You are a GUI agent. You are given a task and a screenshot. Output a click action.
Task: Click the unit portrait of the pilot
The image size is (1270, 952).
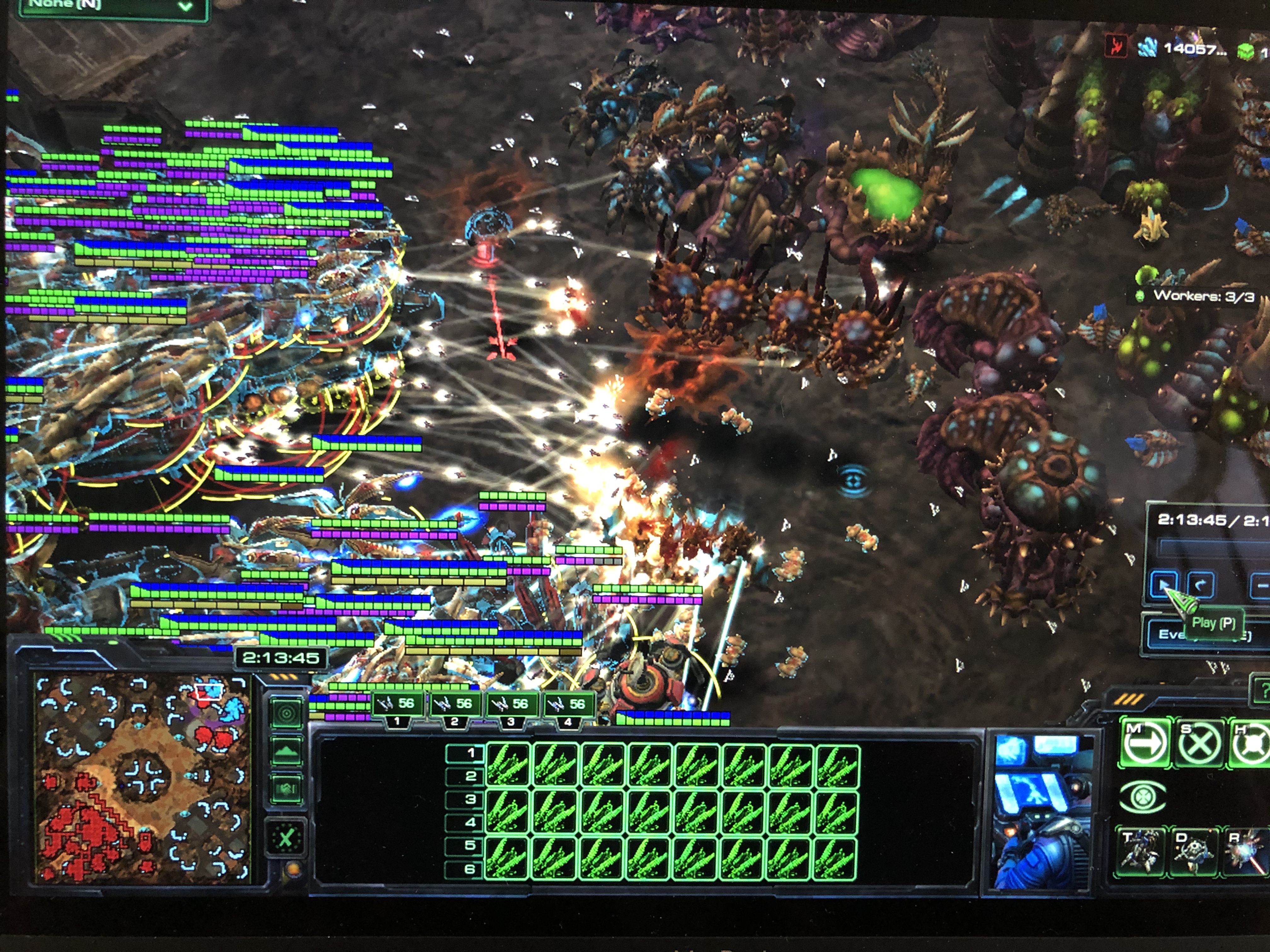point(1040,813)
